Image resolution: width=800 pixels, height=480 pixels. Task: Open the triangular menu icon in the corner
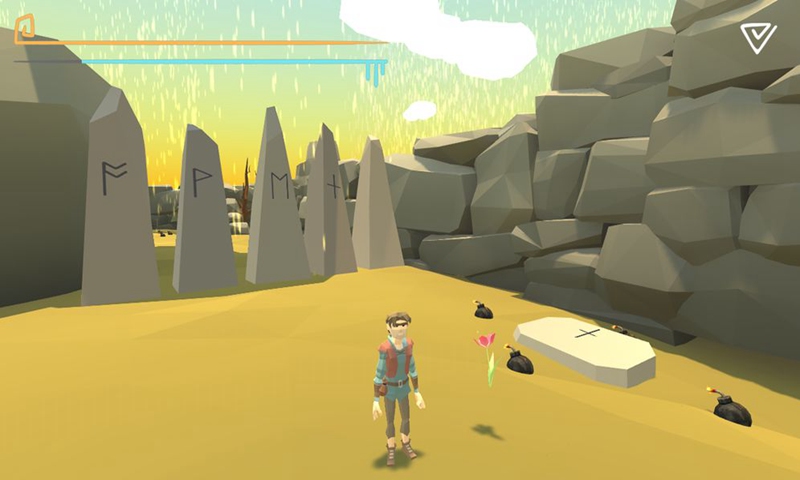click(758, 38)
